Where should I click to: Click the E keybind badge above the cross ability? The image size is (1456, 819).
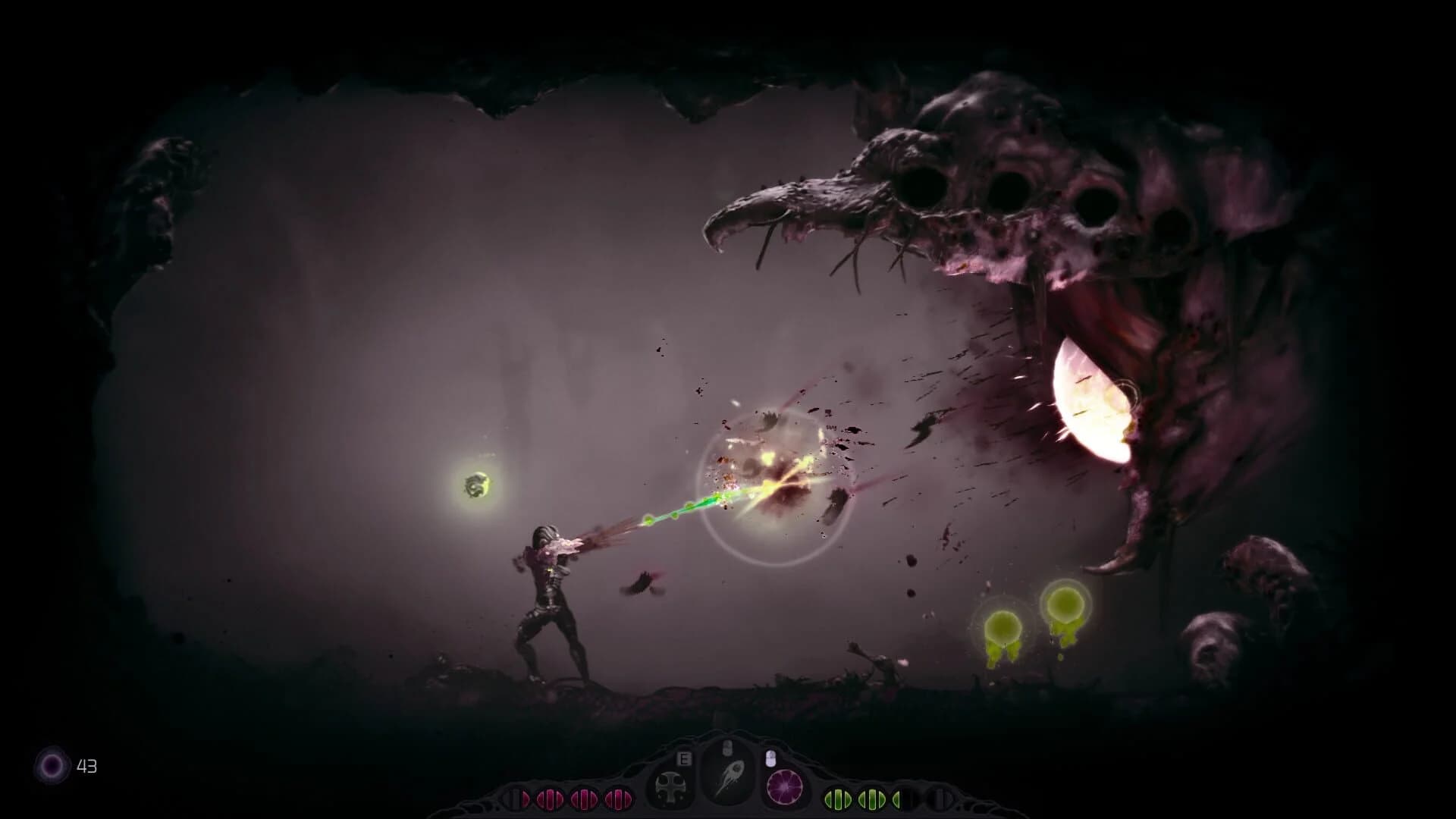[684, 759]
